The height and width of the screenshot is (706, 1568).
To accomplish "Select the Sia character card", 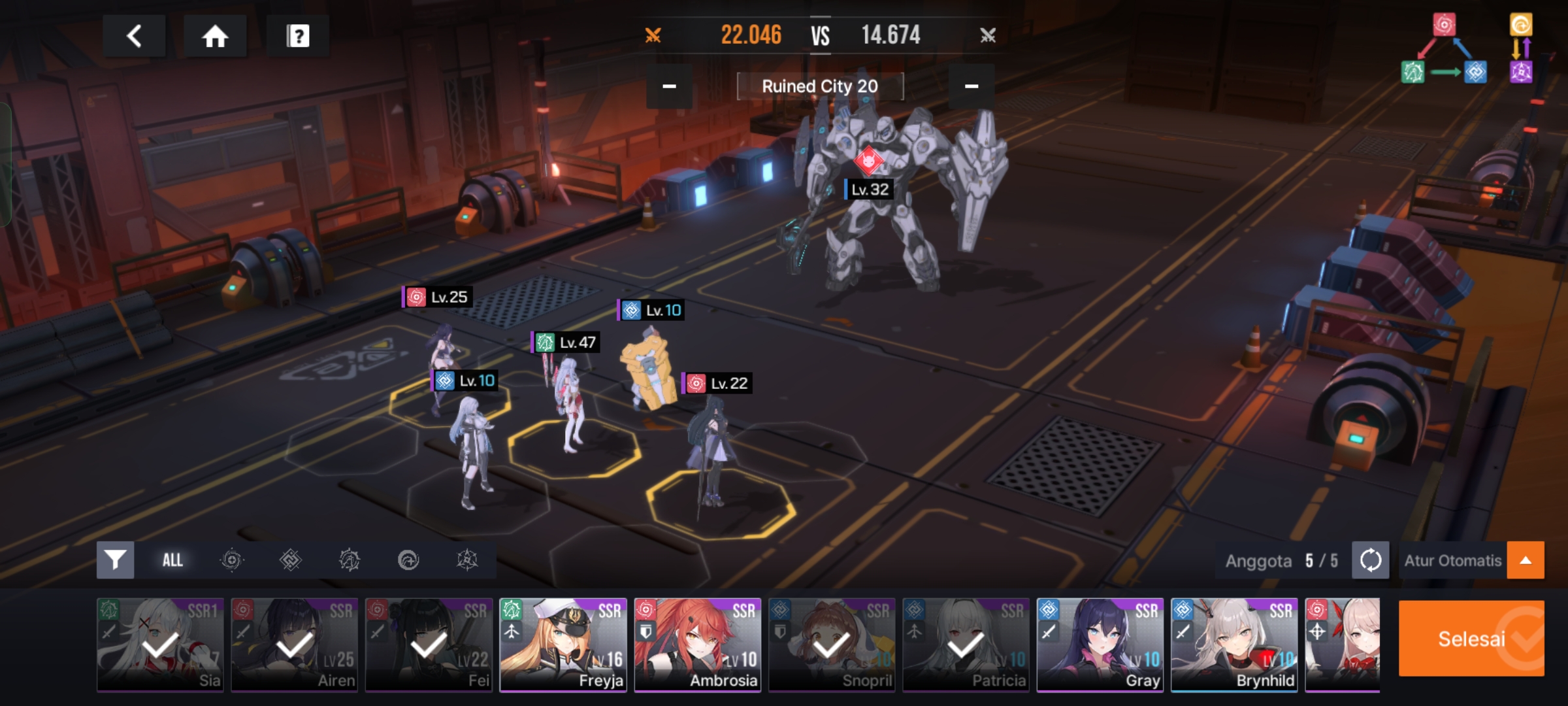I will [x=160, y=645].
